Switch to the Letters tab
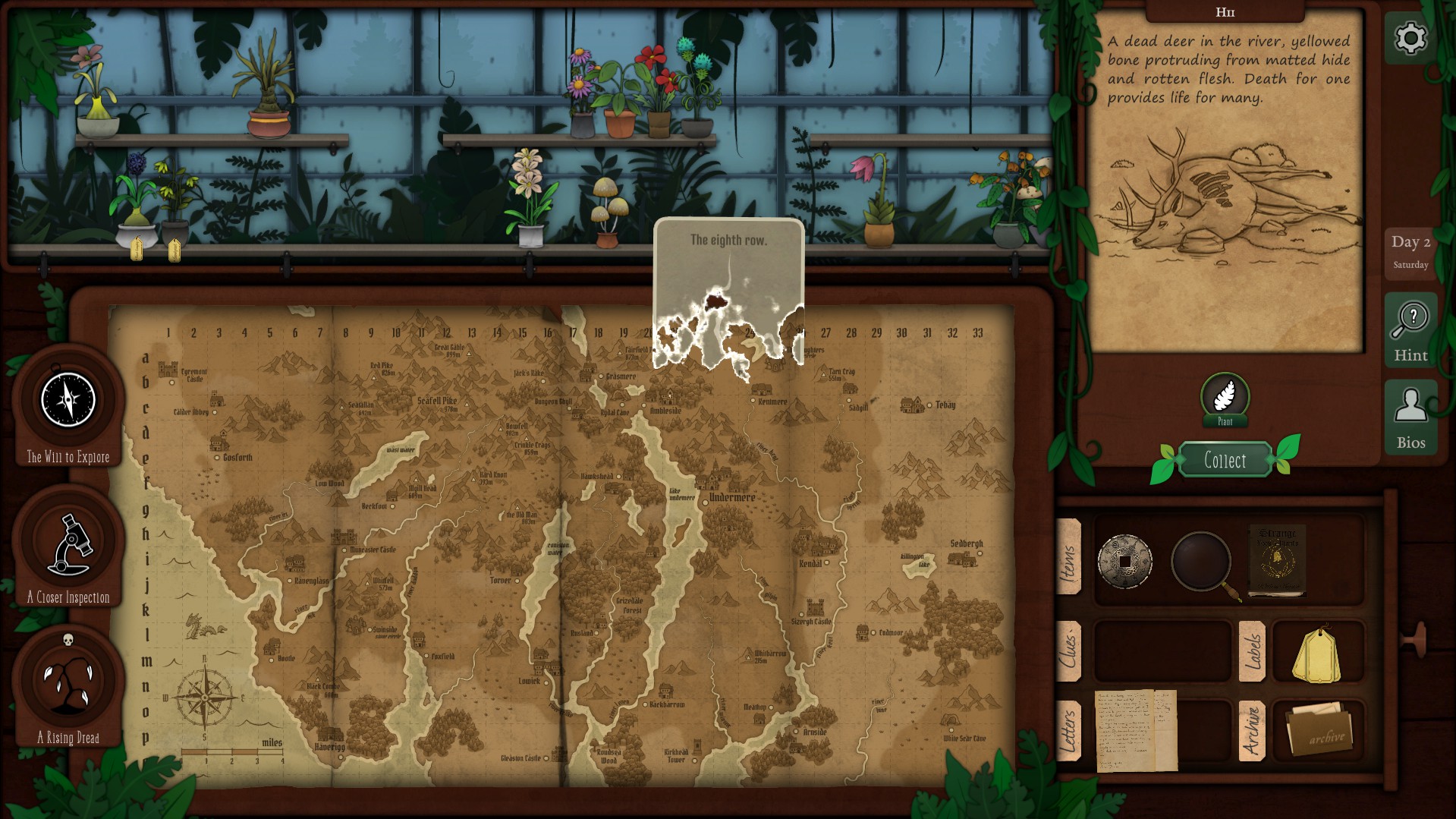The image size is (1456, 819). pyautogui.click(x=1069, y=730)
